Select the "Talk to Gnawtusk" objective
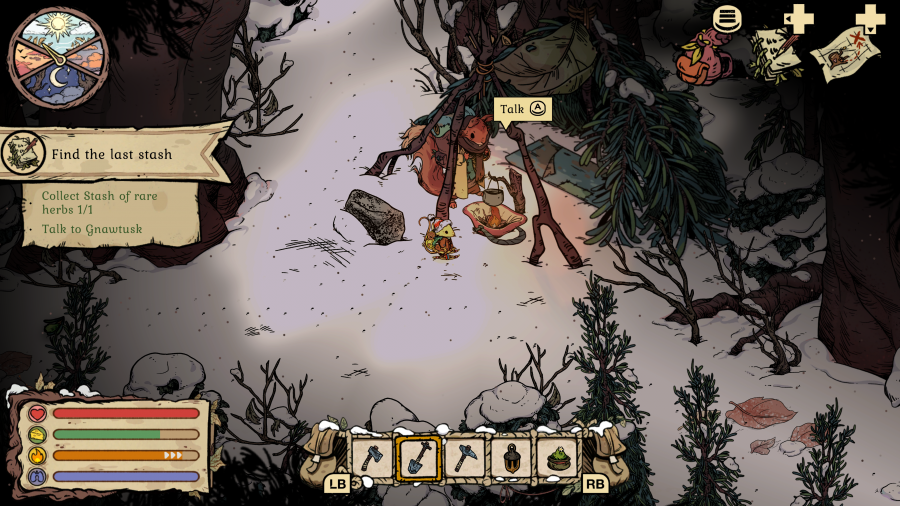900x506 pixels. click(x=92, y=229)
